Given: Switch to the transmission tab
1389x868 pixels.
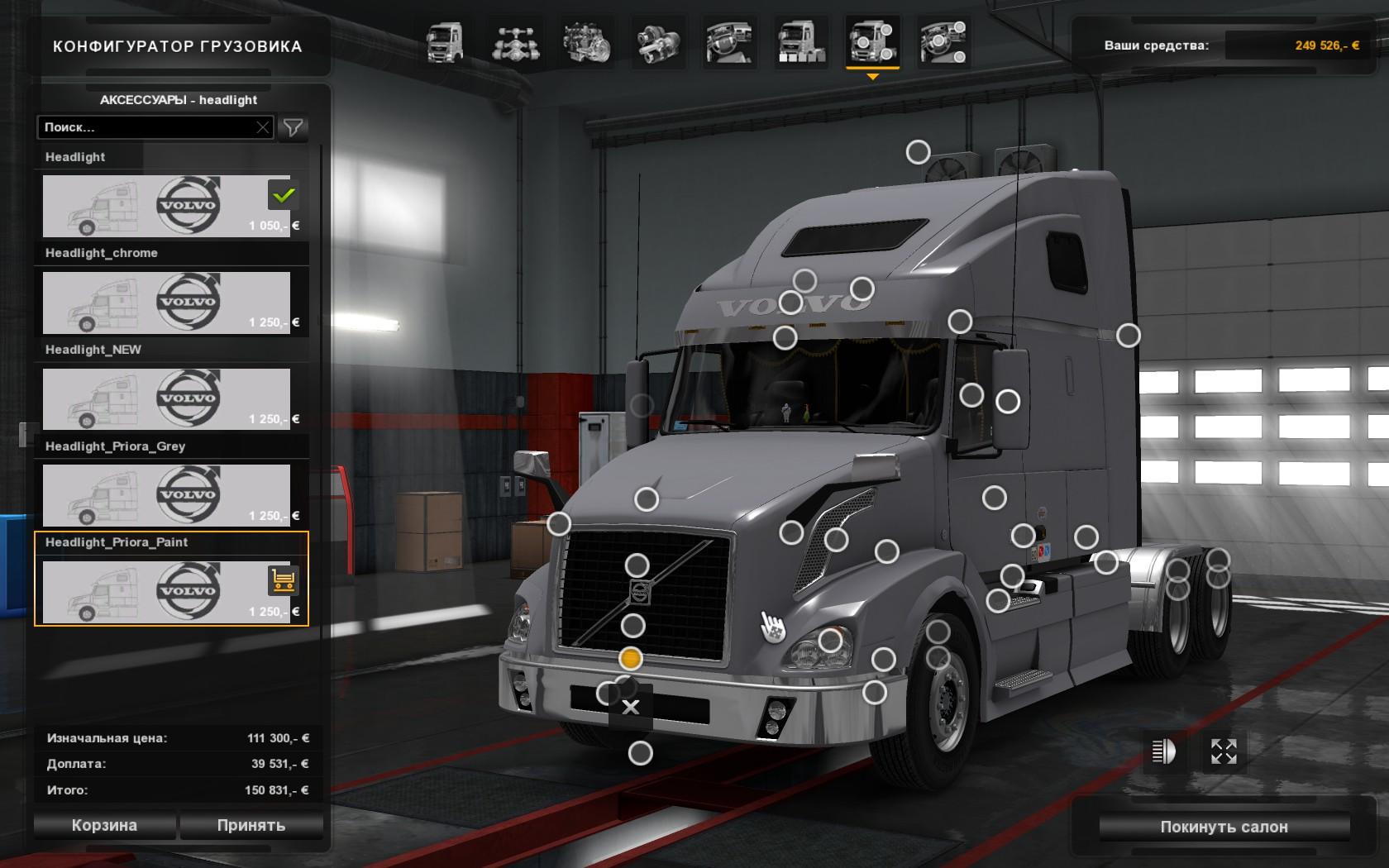Looking at the screenshot, I should click(659, 42).
